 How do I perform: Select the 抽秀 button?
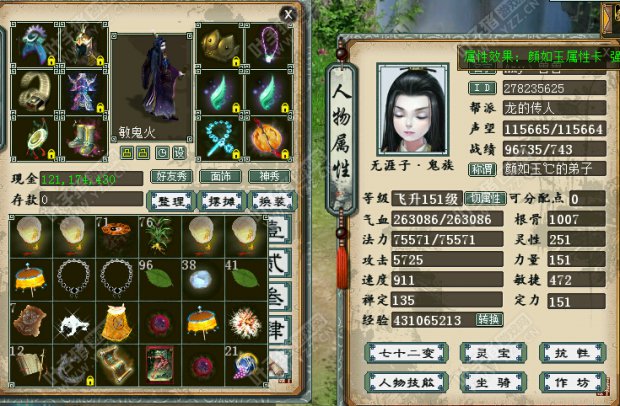[x=267, y=177]
